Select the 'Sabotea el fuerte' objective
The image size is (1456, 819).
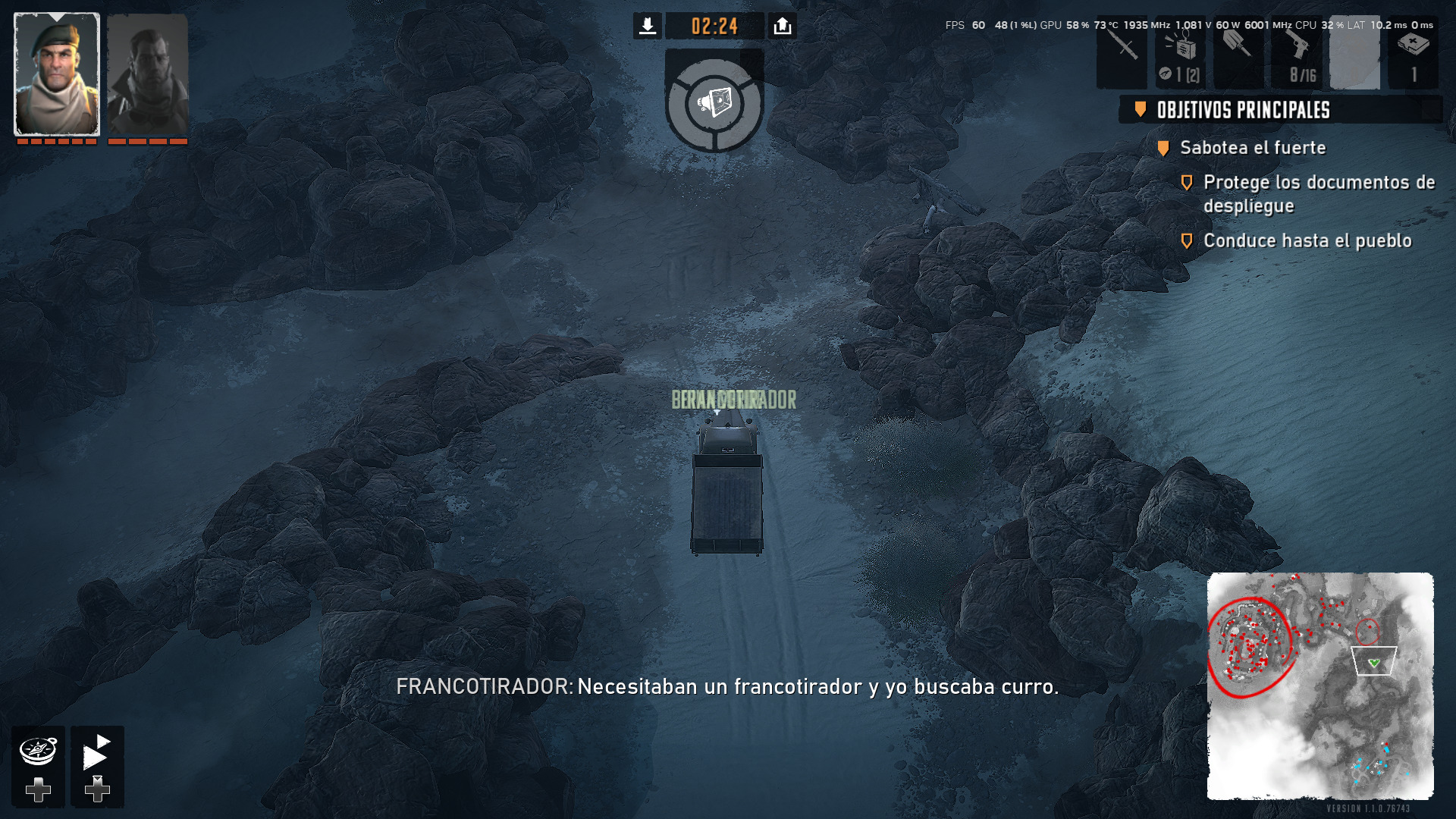point(1253,148)
